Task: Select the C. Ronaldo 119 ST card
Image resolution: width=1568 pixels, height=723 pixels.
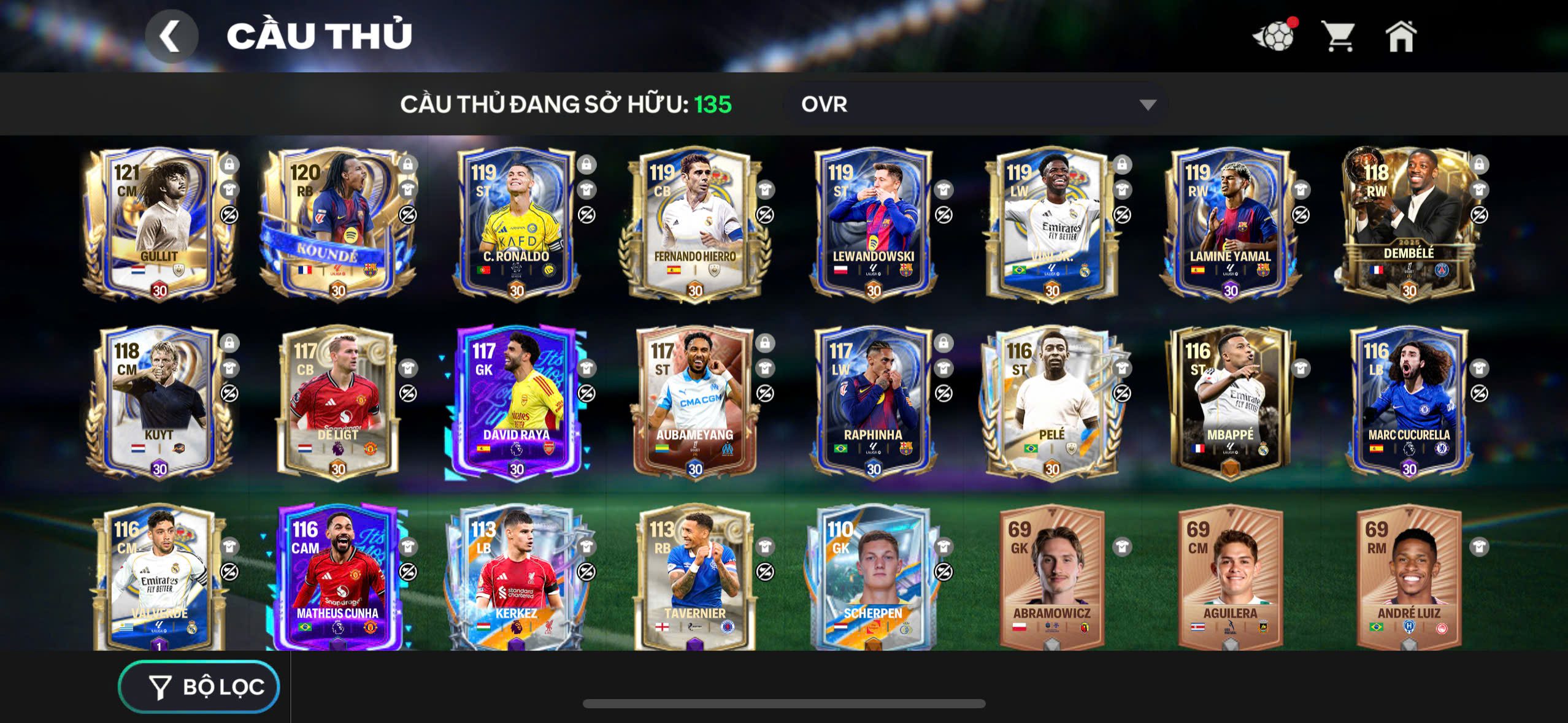Action: 517,224
